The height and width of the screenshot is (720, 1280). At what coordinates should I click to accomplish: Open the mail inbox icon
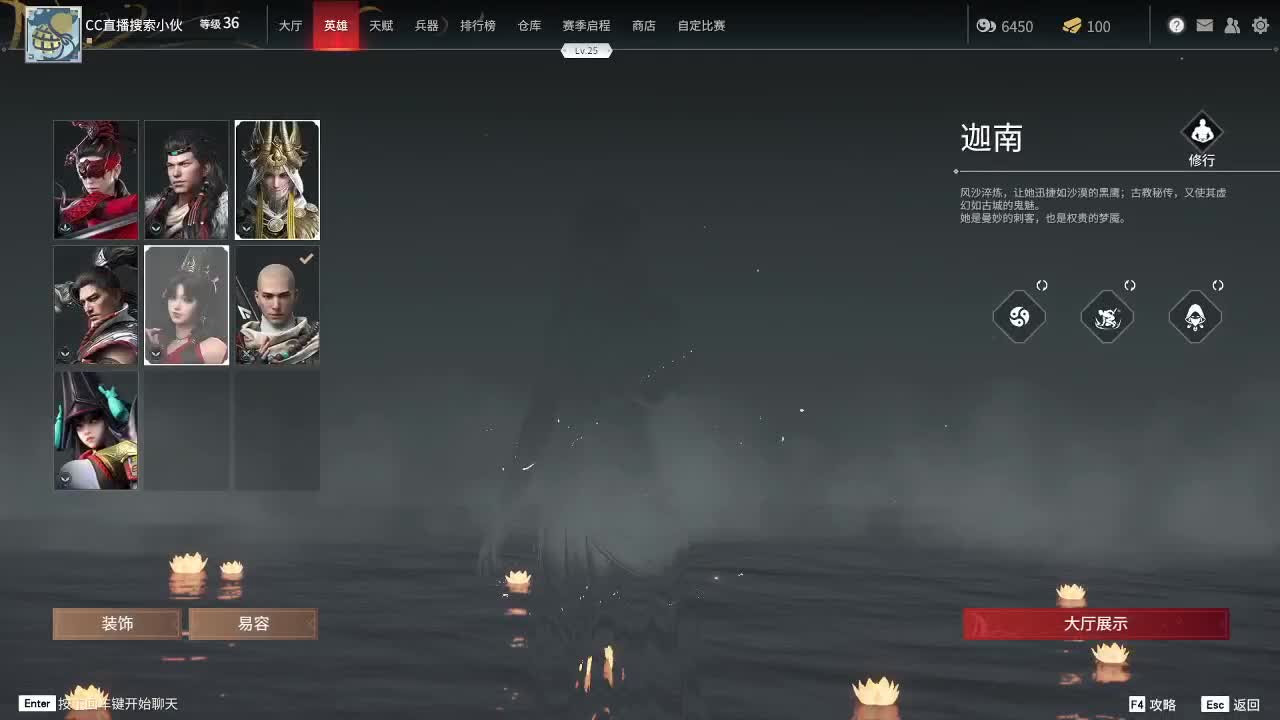tap(1204, 25)
